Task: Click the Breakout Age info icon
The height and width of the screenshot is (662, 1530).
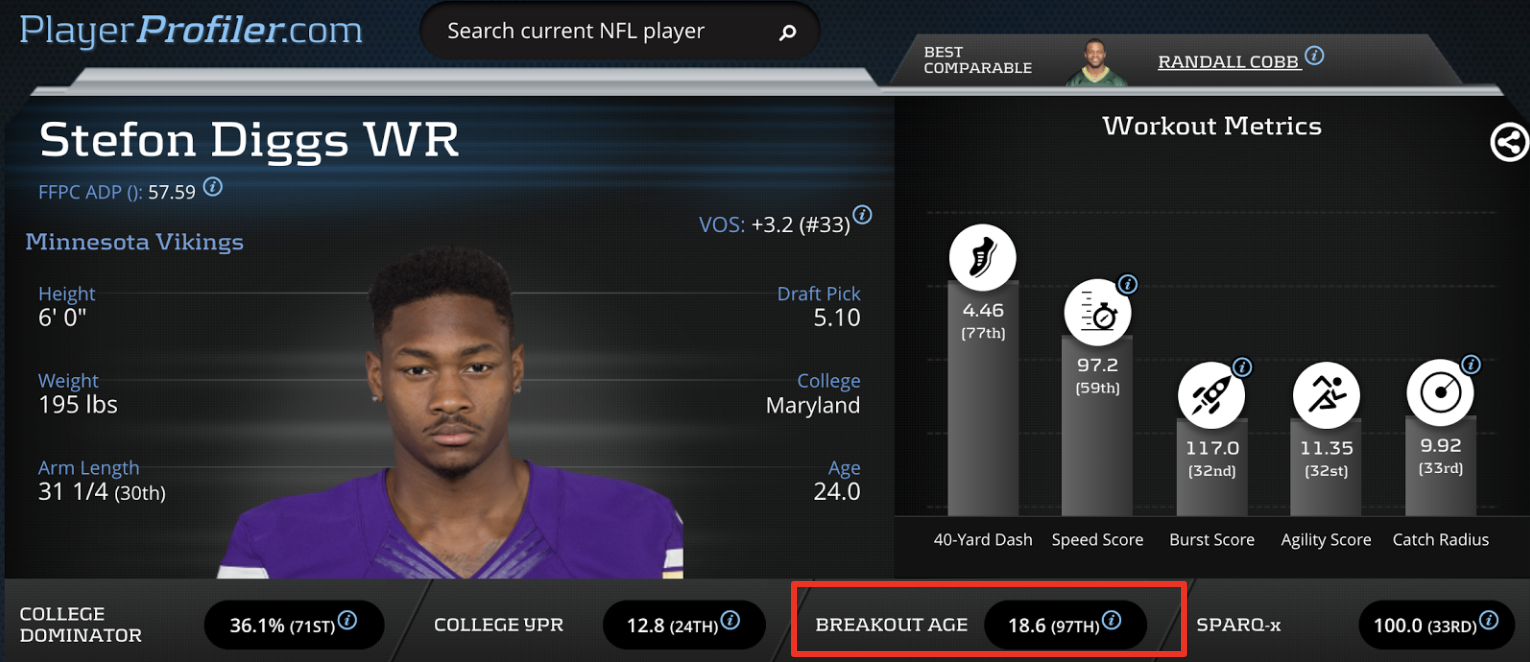Action: coord(1111,621)
